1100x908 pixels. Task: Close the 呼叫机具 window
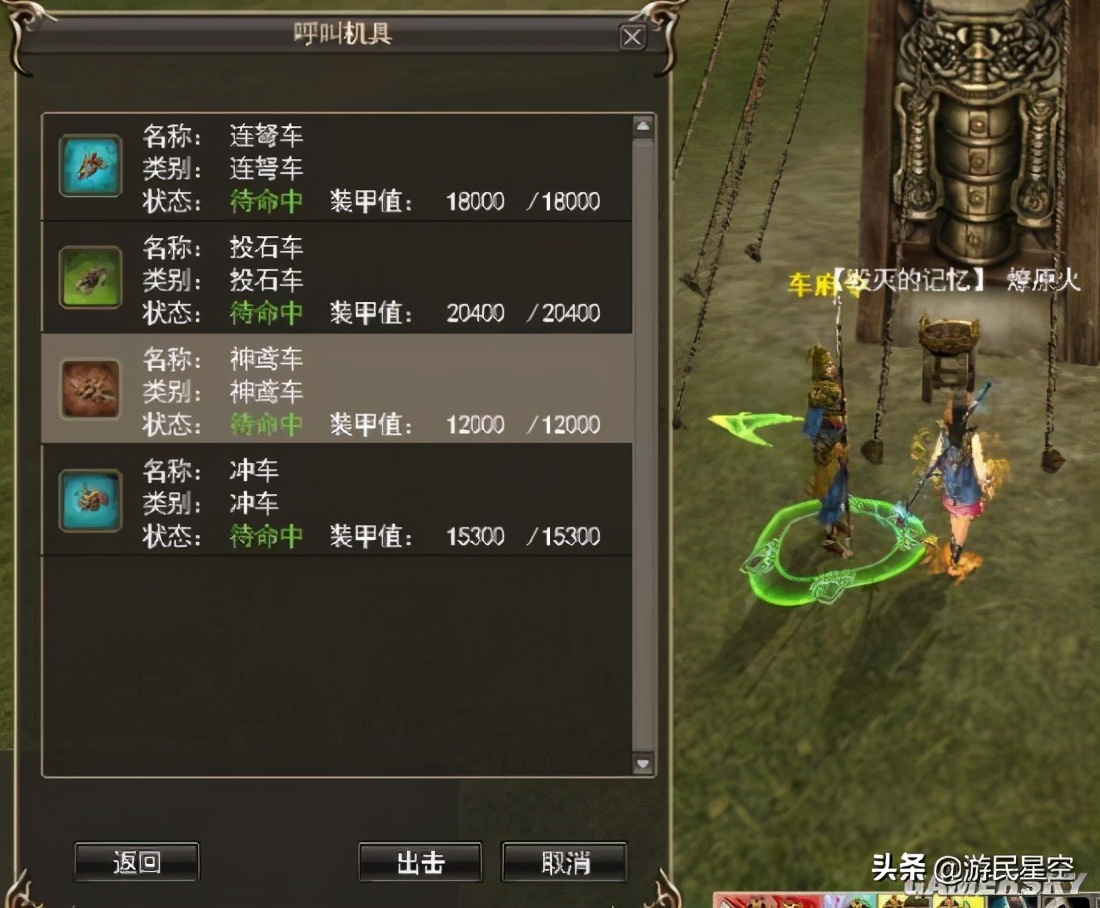[632, 38]
